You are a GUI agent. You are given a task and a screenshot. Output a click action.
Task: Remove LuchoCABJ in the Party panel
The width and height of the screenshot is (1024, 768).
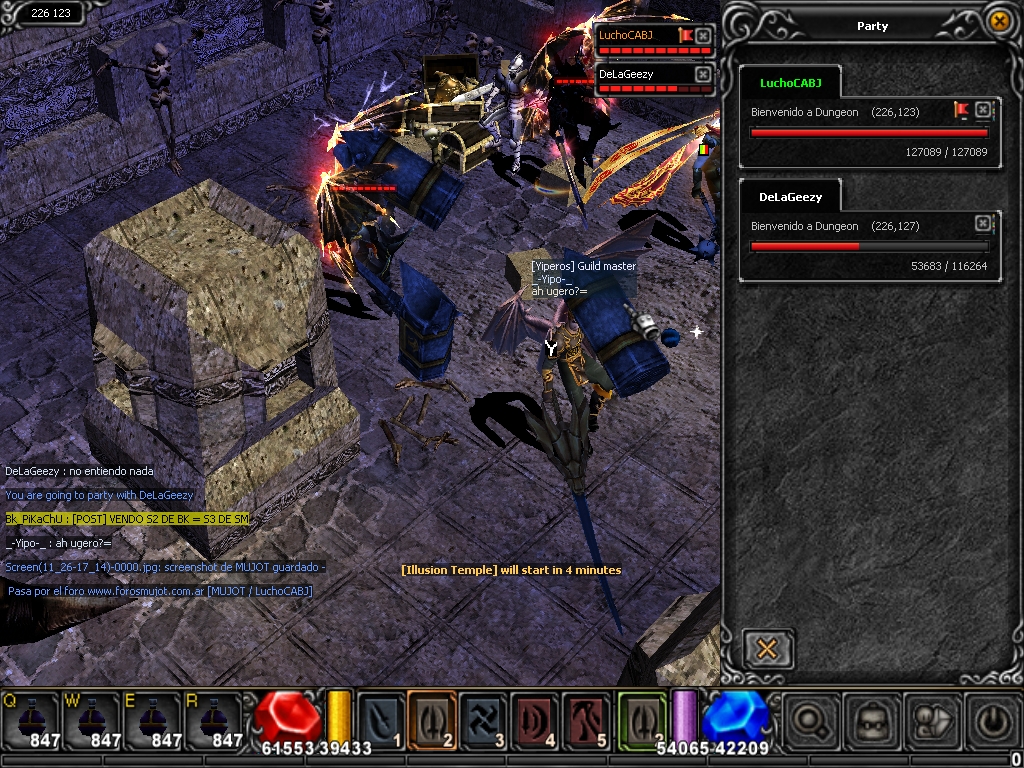point(983,109)
